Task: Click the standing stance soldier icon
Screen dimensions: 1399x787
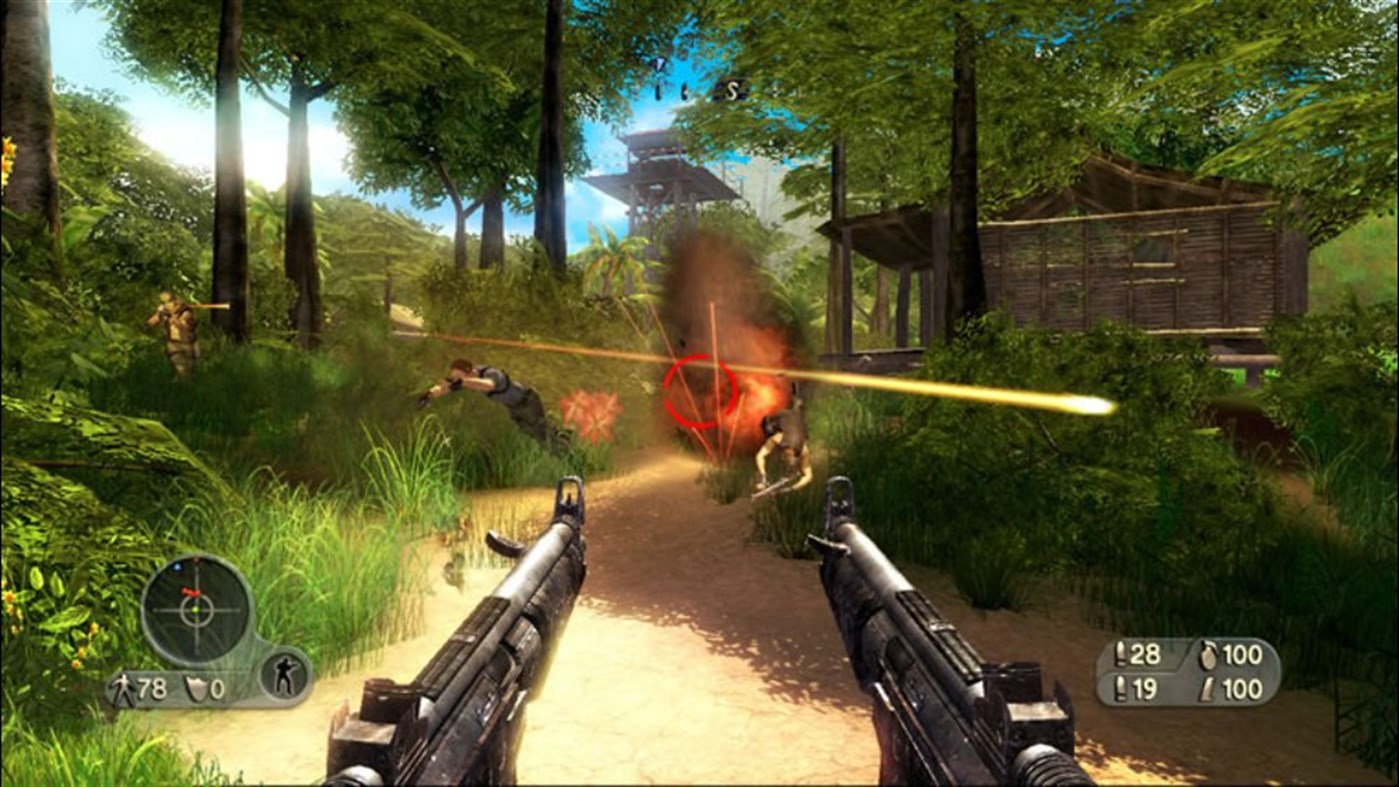Action: (286, 675)
